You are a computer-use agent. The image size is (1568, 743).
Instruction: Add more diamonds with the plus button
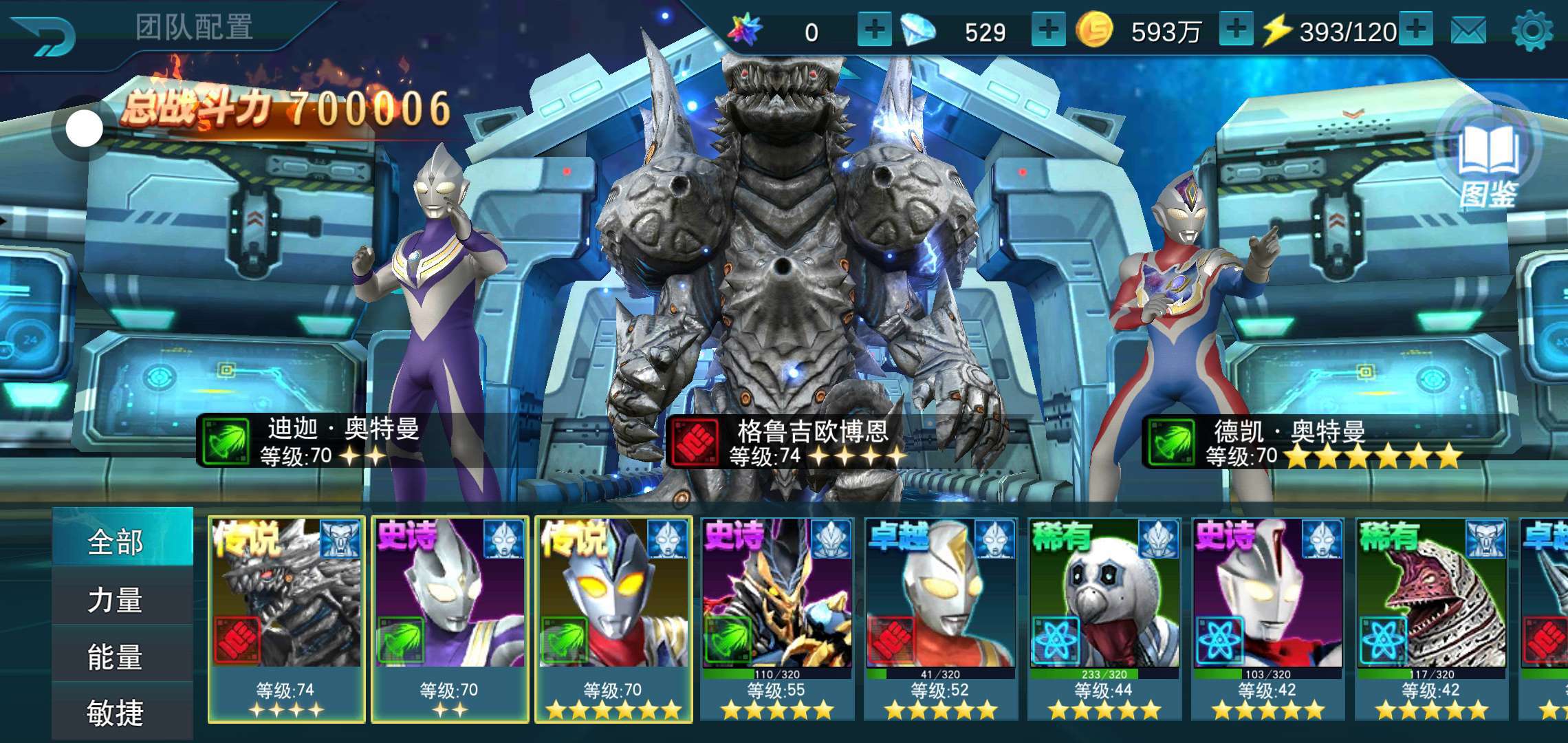(x=1048, y=30)
